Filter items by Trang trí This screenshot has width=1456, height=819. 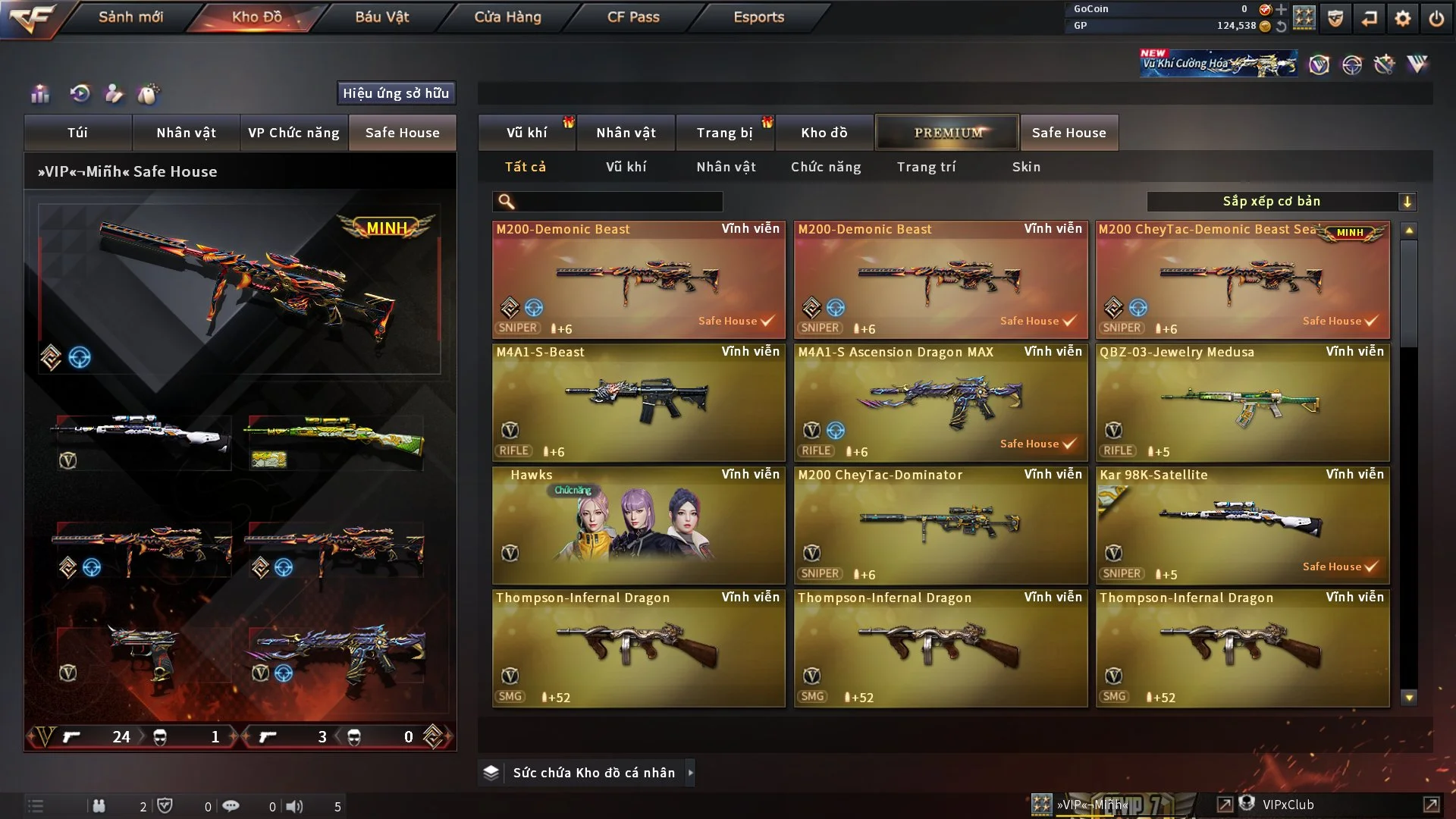pos(926,167)
